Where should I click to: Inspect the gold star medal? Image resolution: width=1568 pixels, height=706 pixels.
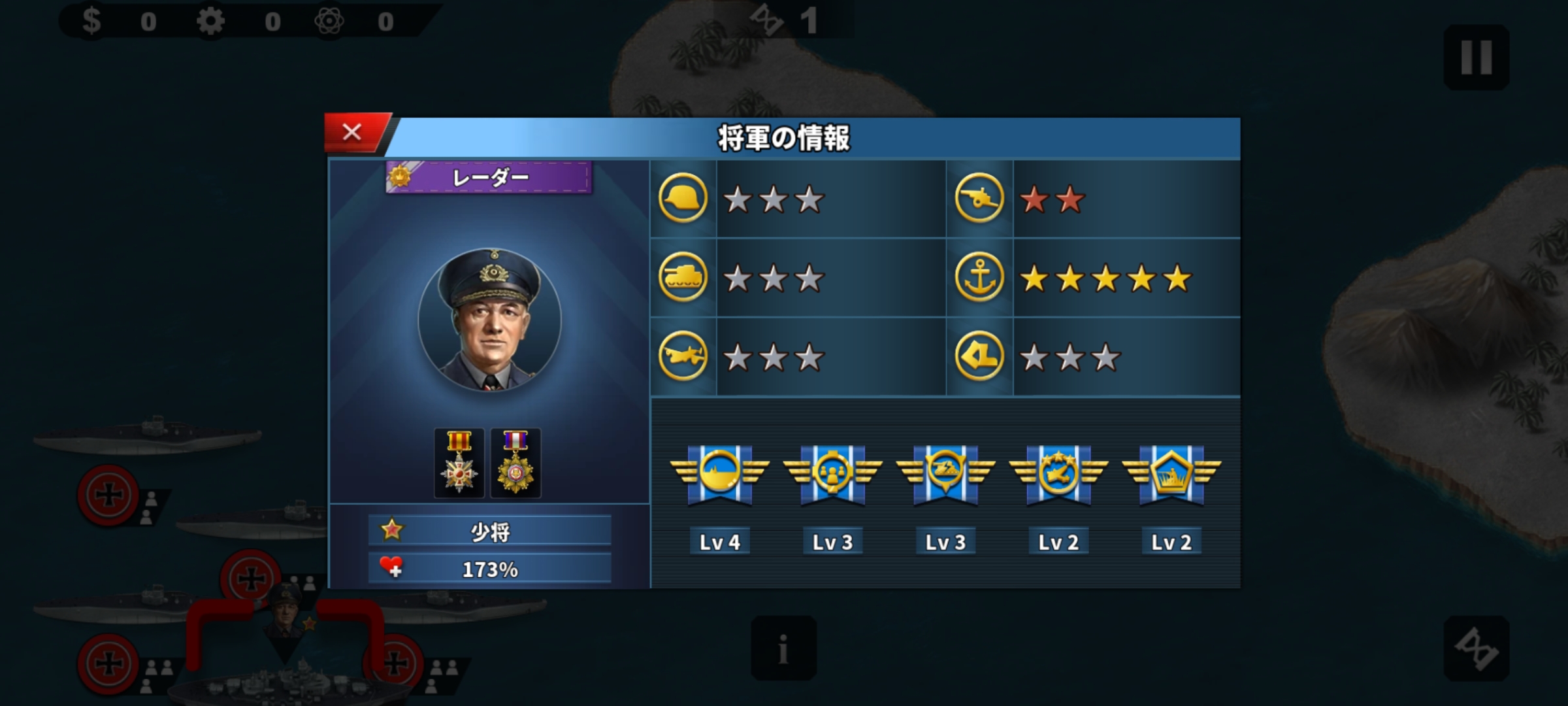click(x=515, y=463)
